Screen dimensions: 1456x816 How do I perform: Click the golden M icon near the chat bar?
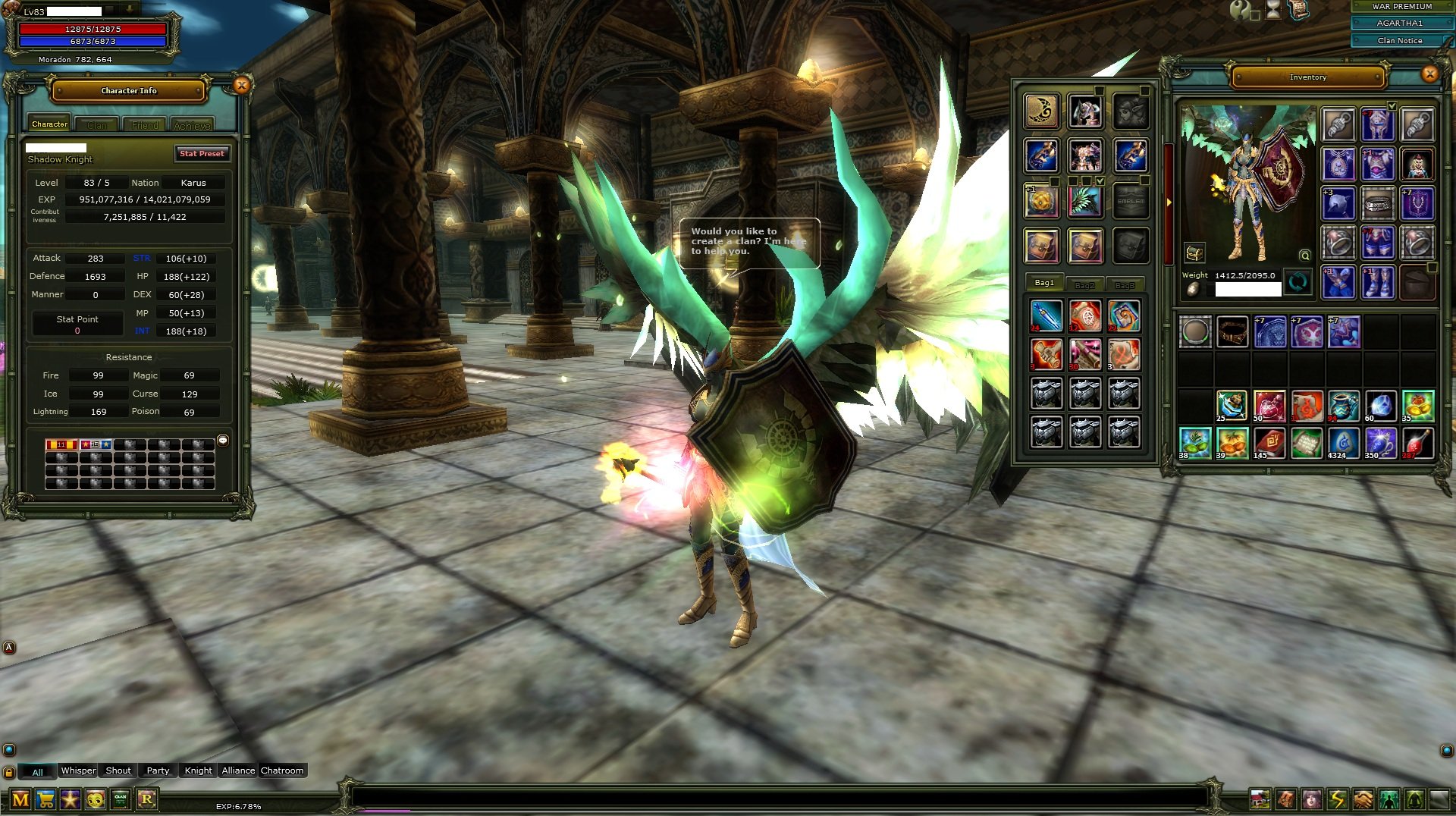[20, 798]
